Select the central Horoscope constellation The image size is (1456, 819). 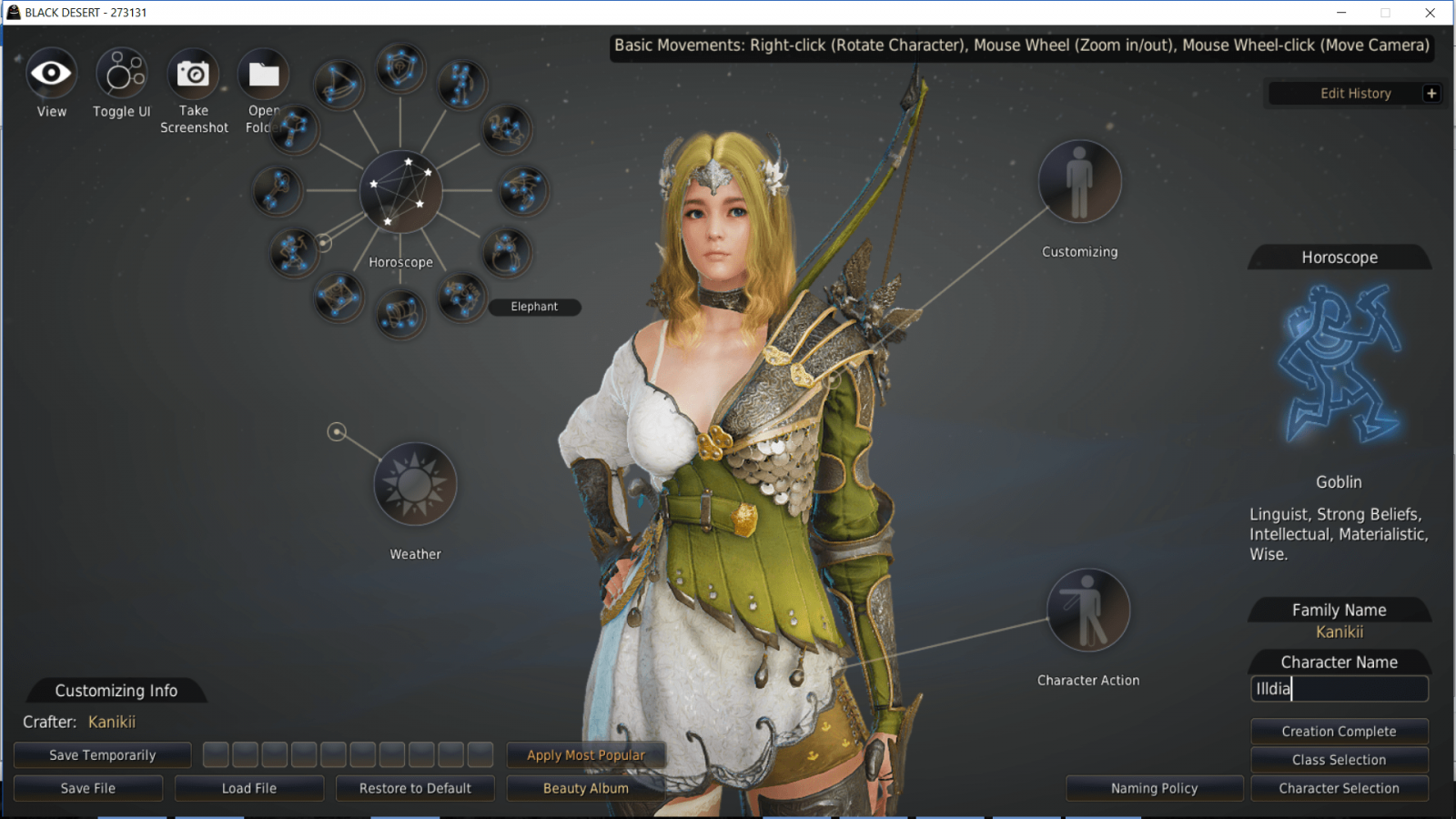click(x=400, y=192)
